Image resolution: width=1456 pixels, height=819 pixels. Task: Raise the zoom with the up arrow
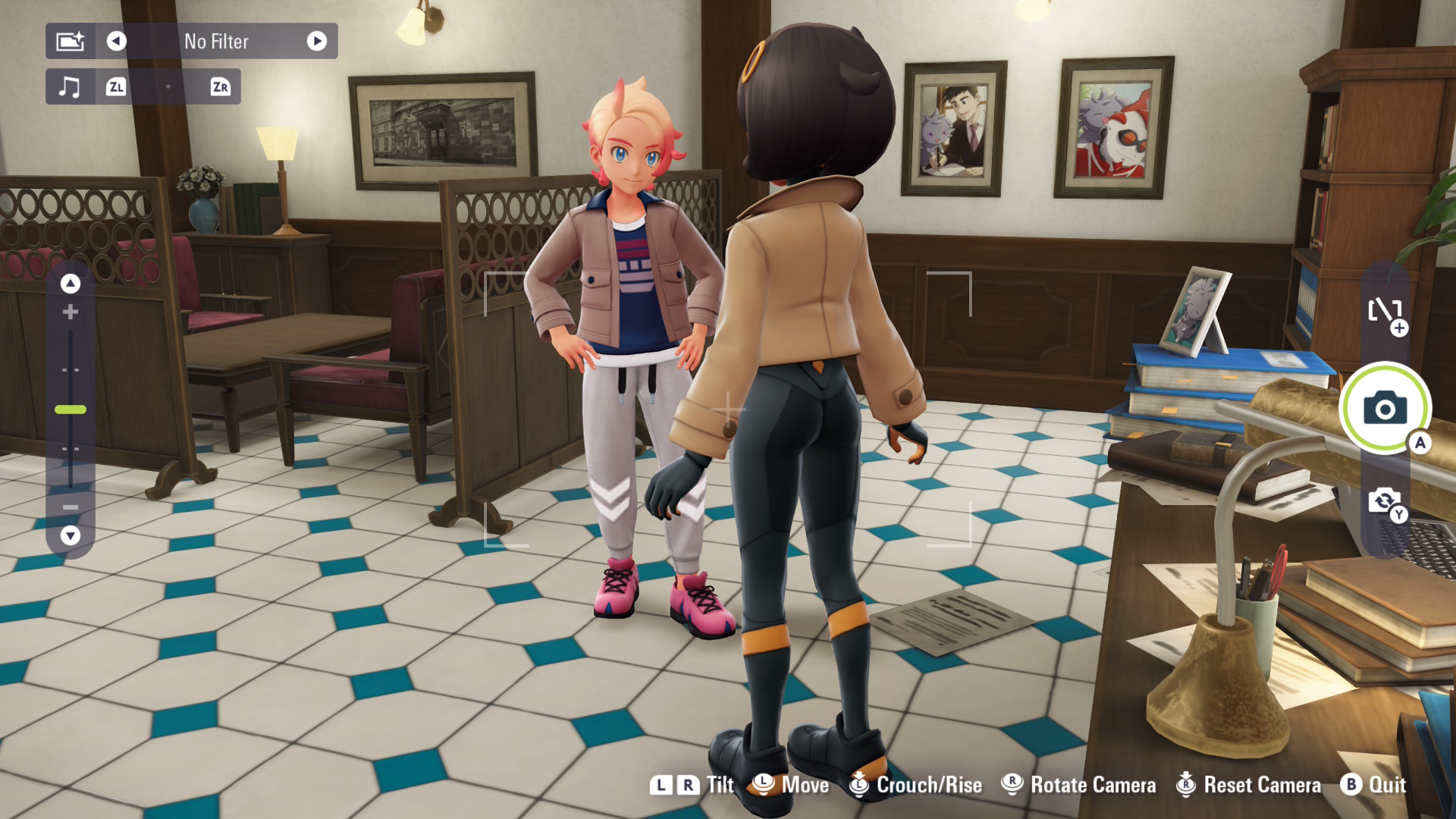point(71,284)
